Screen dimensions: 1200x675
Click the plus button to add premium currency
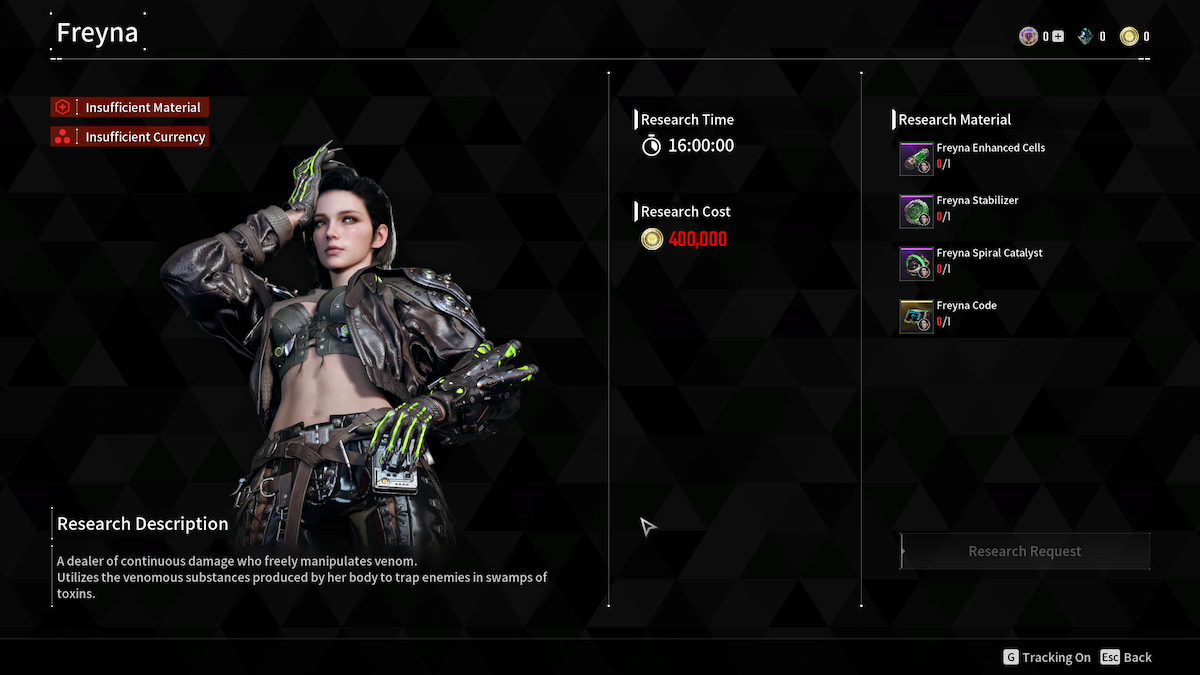1058,37
